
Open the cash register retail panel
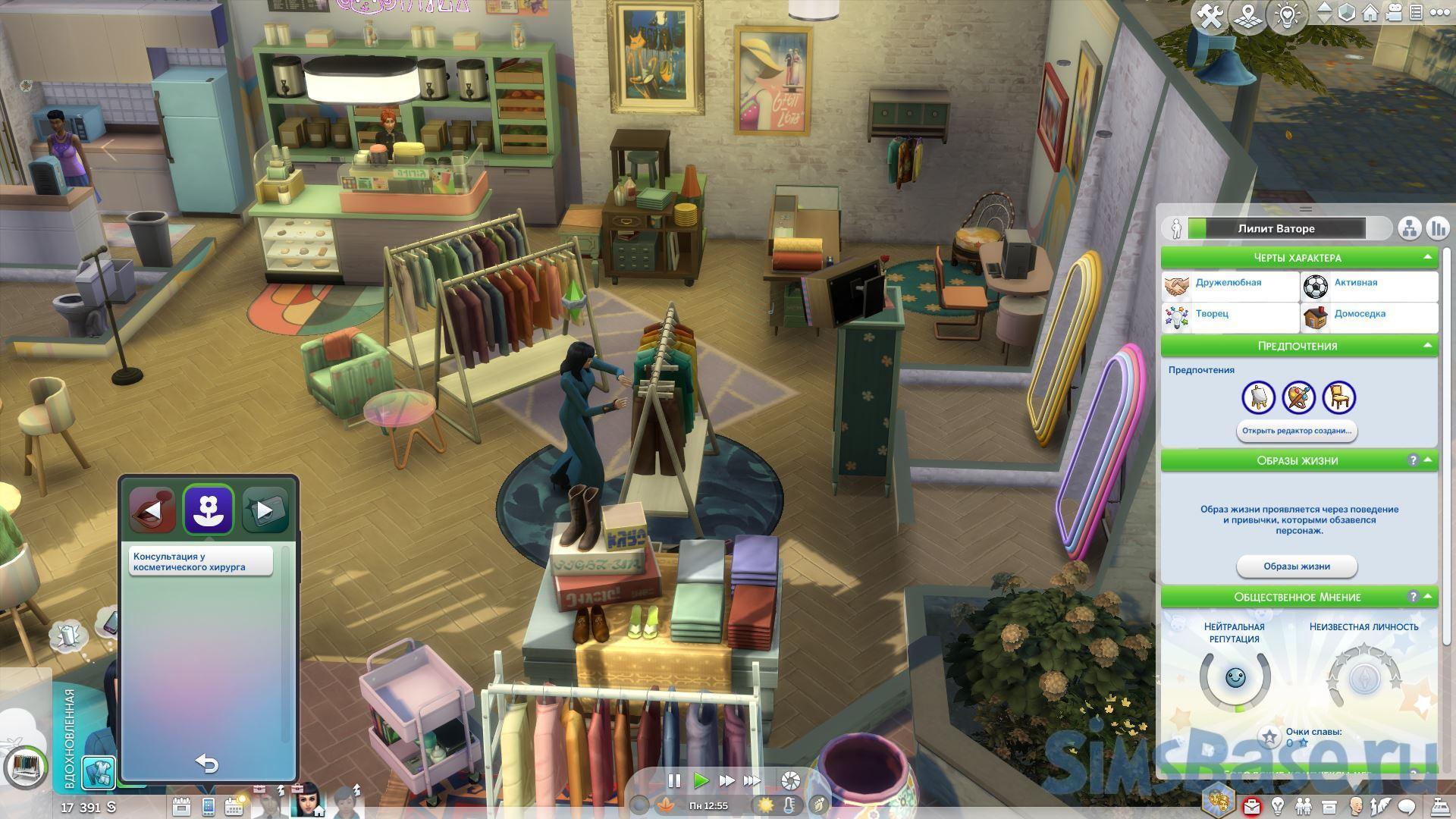[x=1439, y=805]
